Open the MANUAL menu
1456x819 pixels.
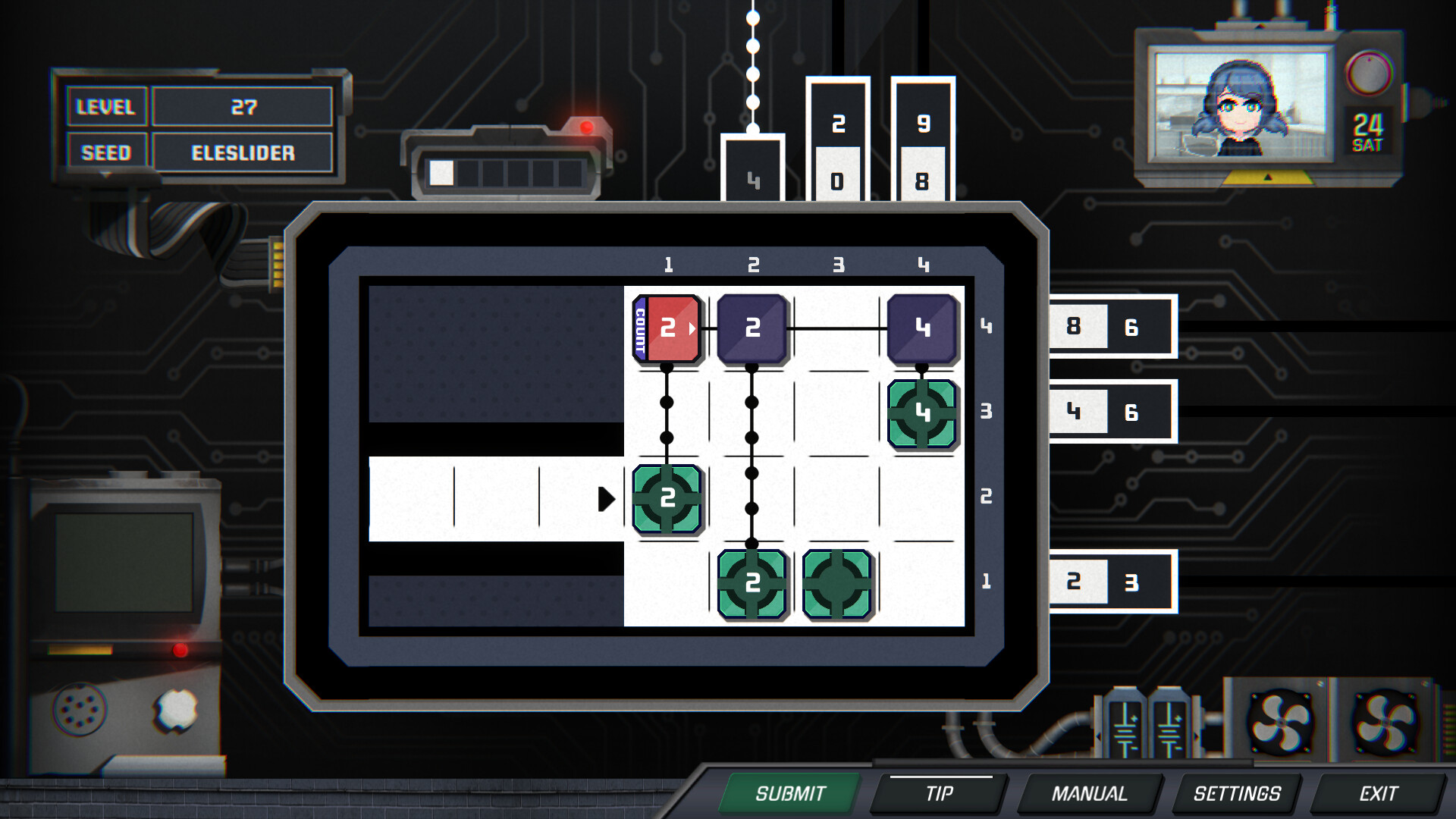[1090, 794]
